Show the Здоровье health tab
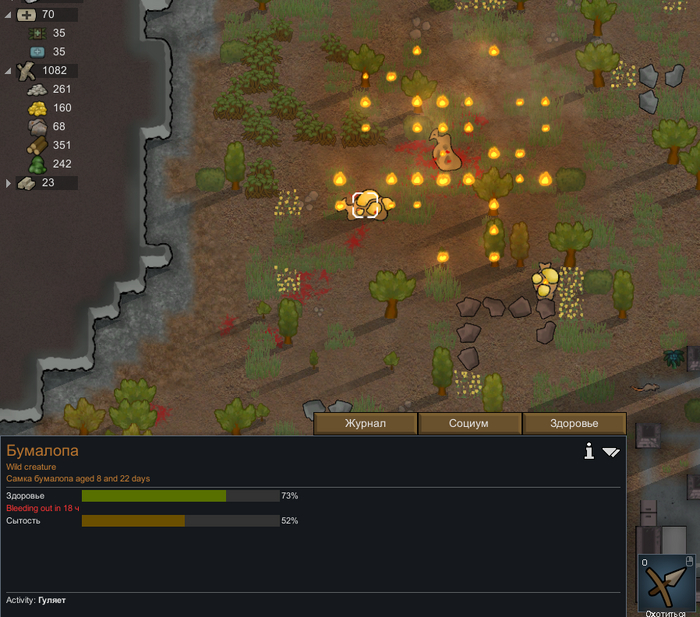 point(574,424)
